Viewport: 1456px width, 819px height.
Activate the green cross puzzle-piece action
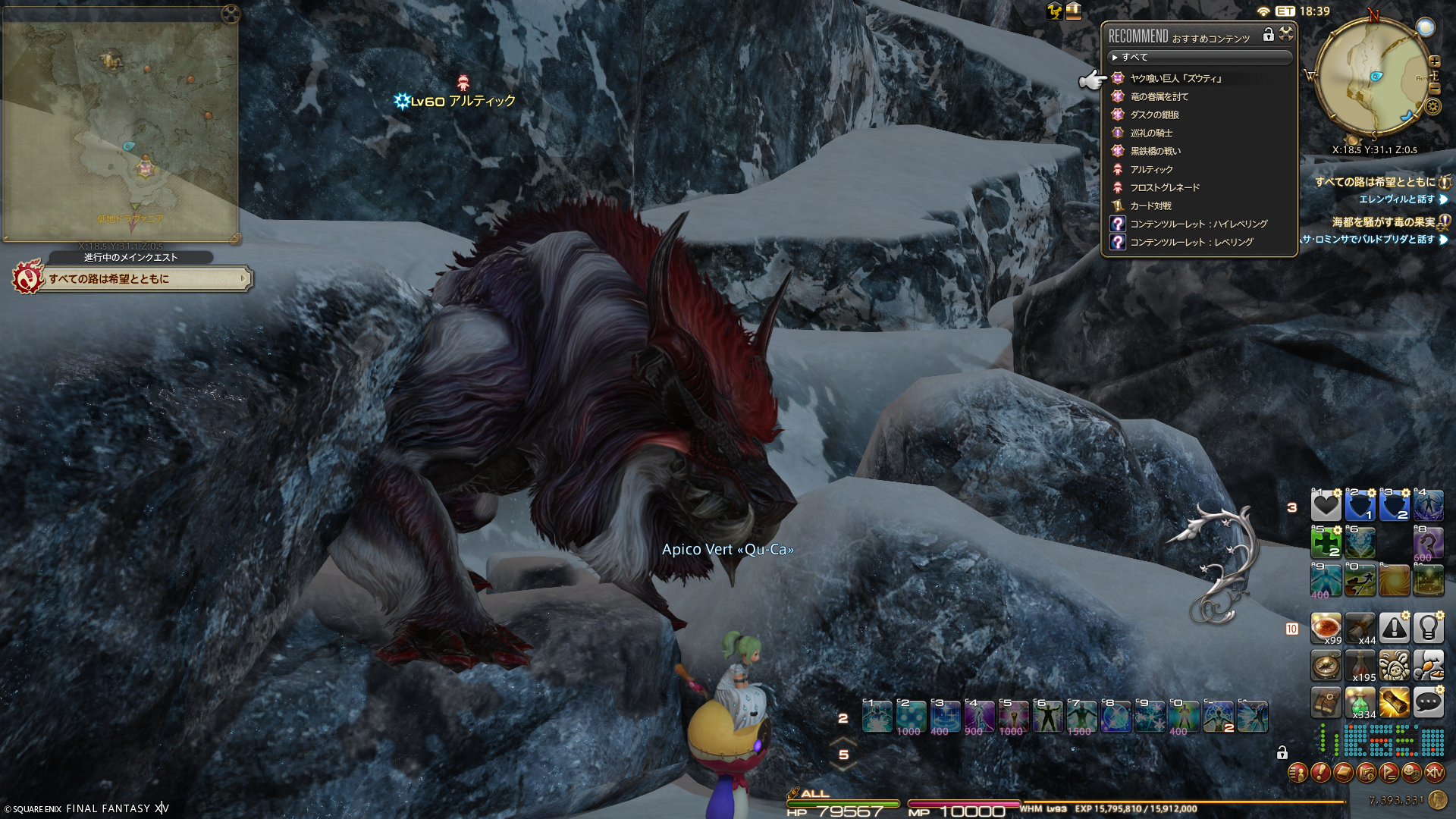click(x=1326, y=543)
